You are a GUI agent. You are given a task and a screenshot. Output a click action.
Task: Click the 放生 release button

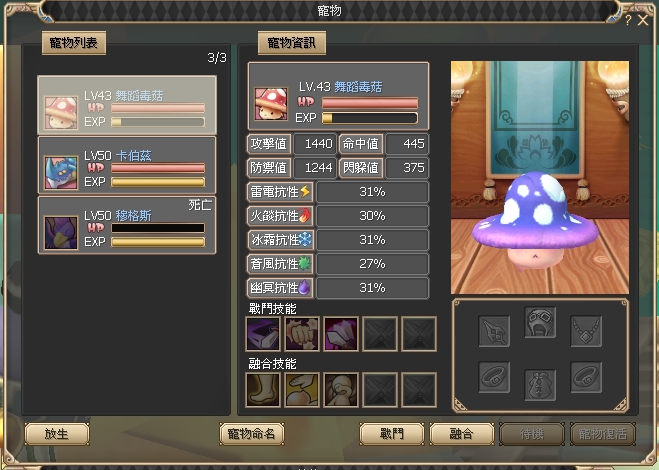pos(56,434)
